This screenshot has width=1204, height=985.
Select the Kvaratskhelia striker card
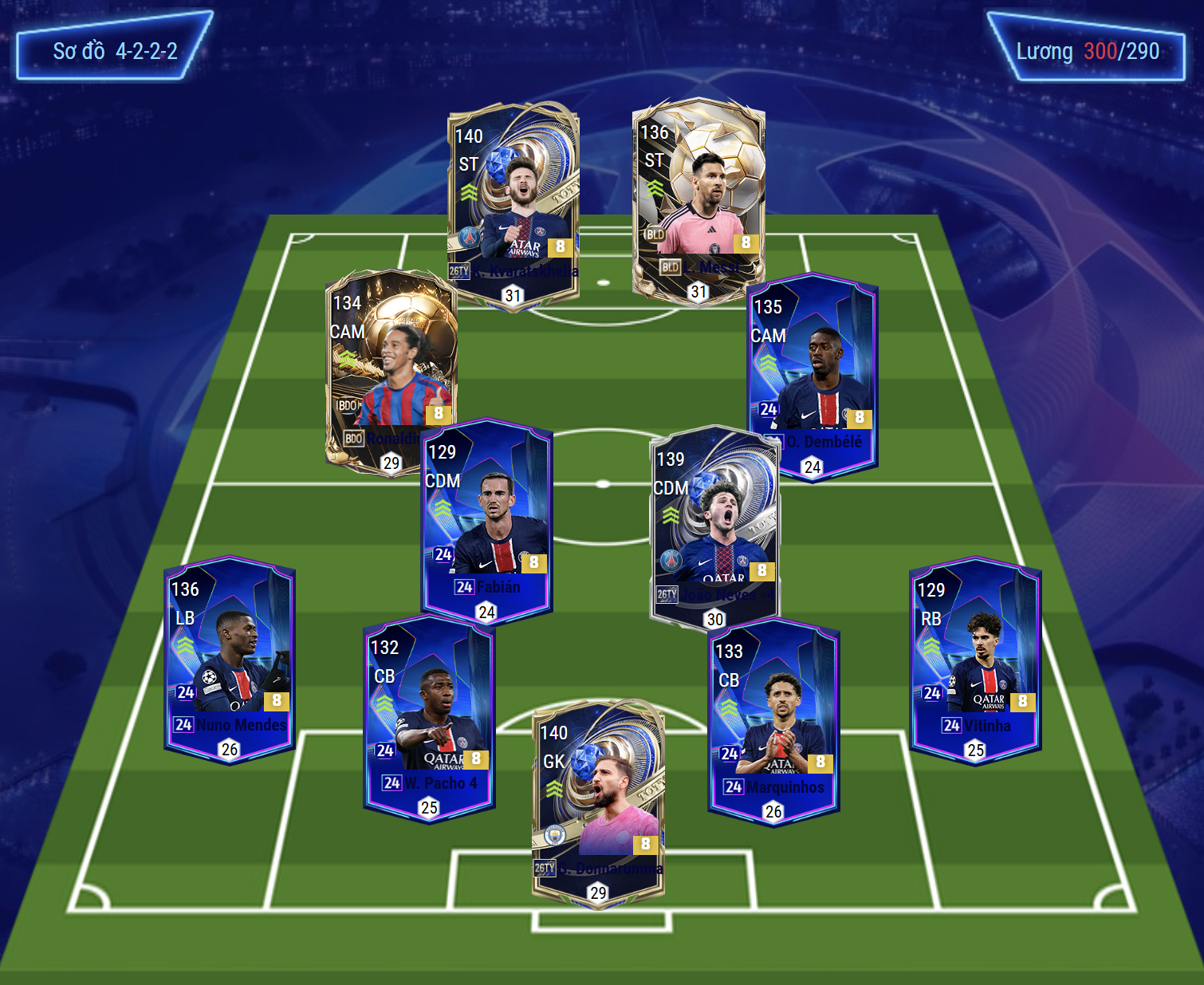[x=513, y=203]
